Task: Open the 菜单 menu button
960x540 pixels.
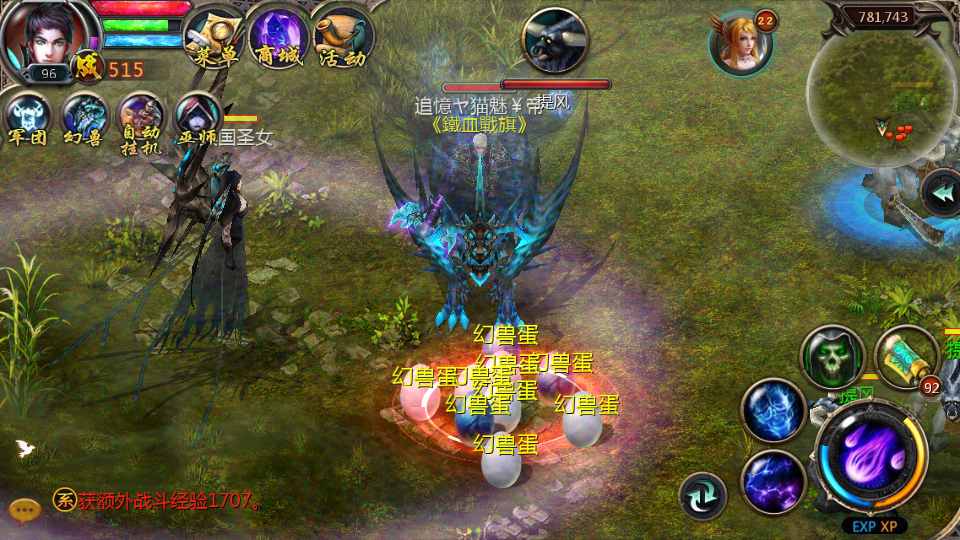Action: point(216,36)
